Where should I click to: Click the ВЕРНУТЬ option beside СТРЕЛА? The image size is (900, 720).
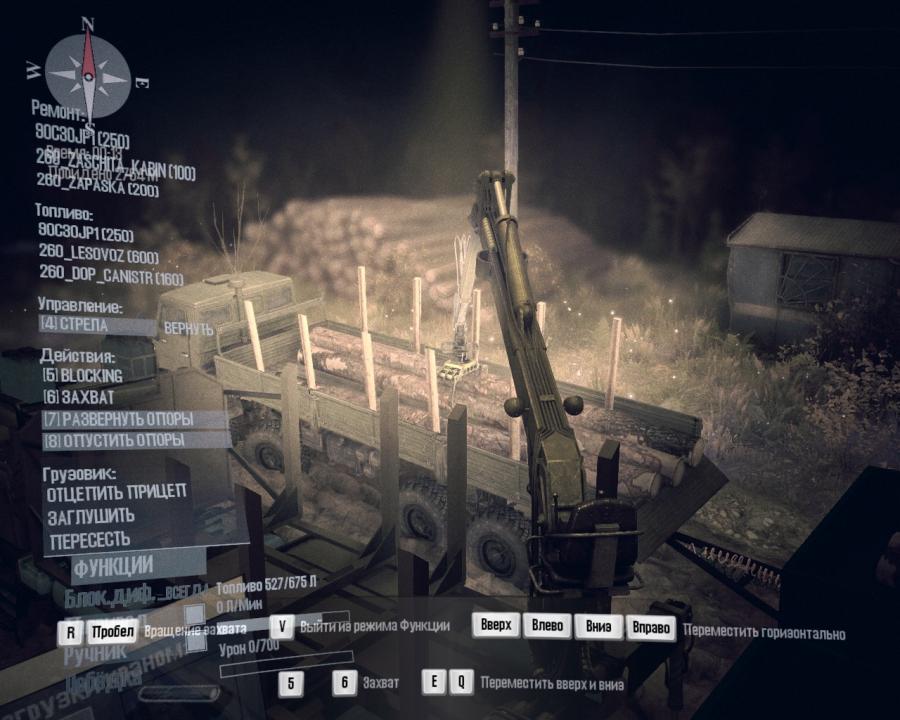[x=188, y=327]
